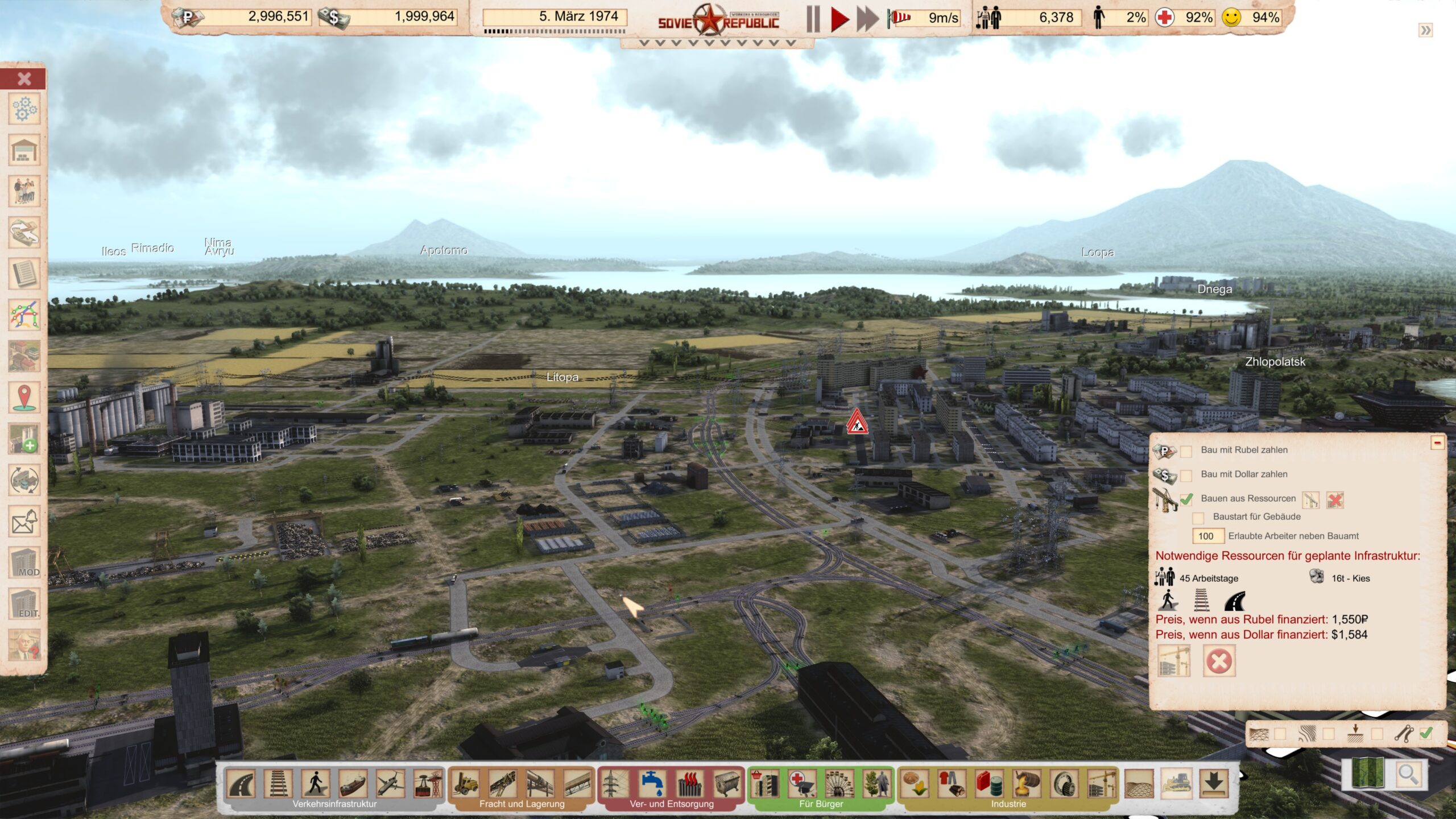Click the magnifying glass search button
This screenshot has height=819, width=1456.
point(1408,775)
